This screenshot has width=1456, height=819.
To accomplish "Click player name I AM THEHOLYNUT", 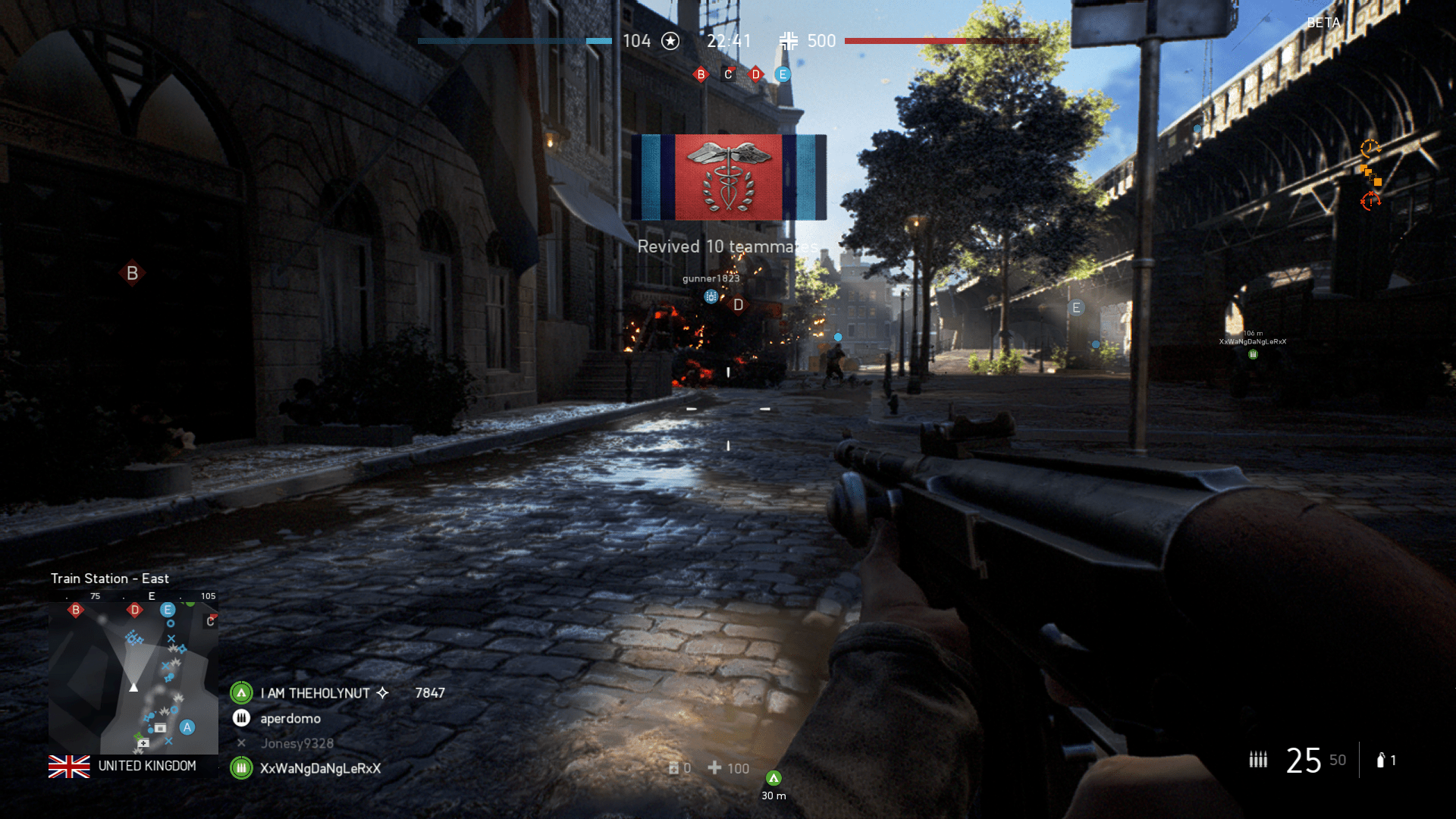I will point(314,692).
